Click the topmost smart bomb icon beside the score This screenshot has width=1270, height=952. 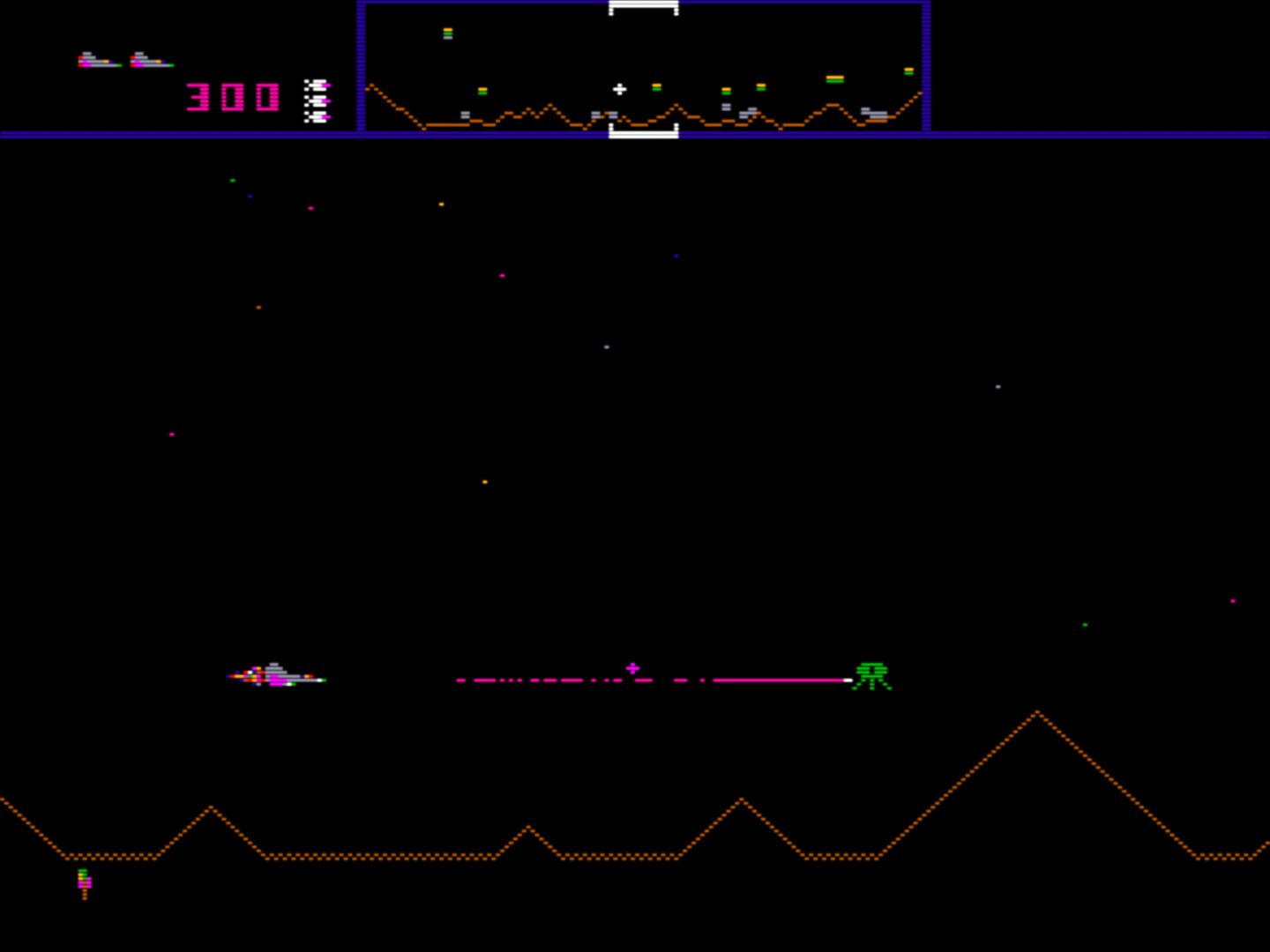316,84
